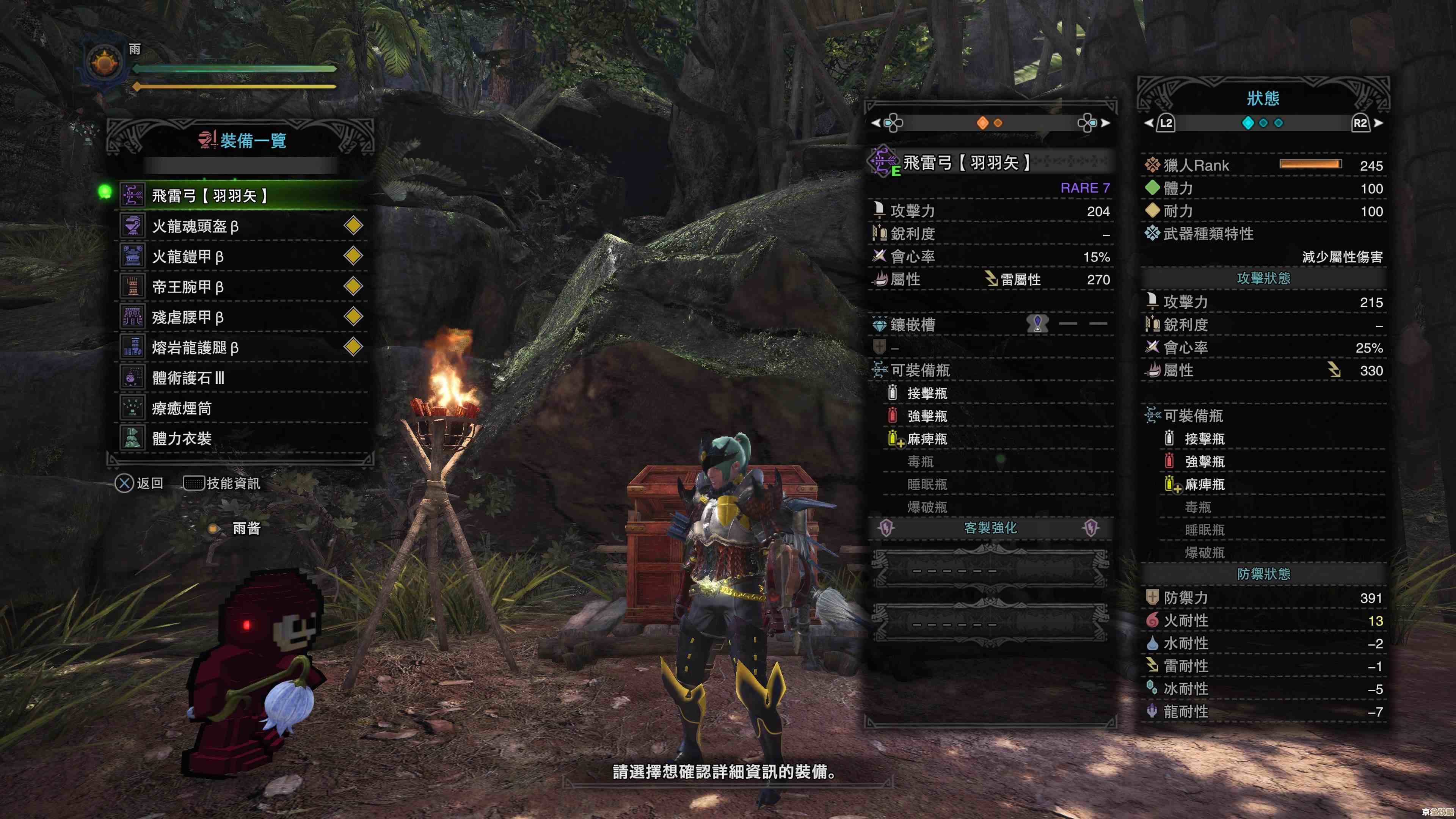
Task: Click the weapon's decoration slot gem icon
Action: (x=1037, y=324)
